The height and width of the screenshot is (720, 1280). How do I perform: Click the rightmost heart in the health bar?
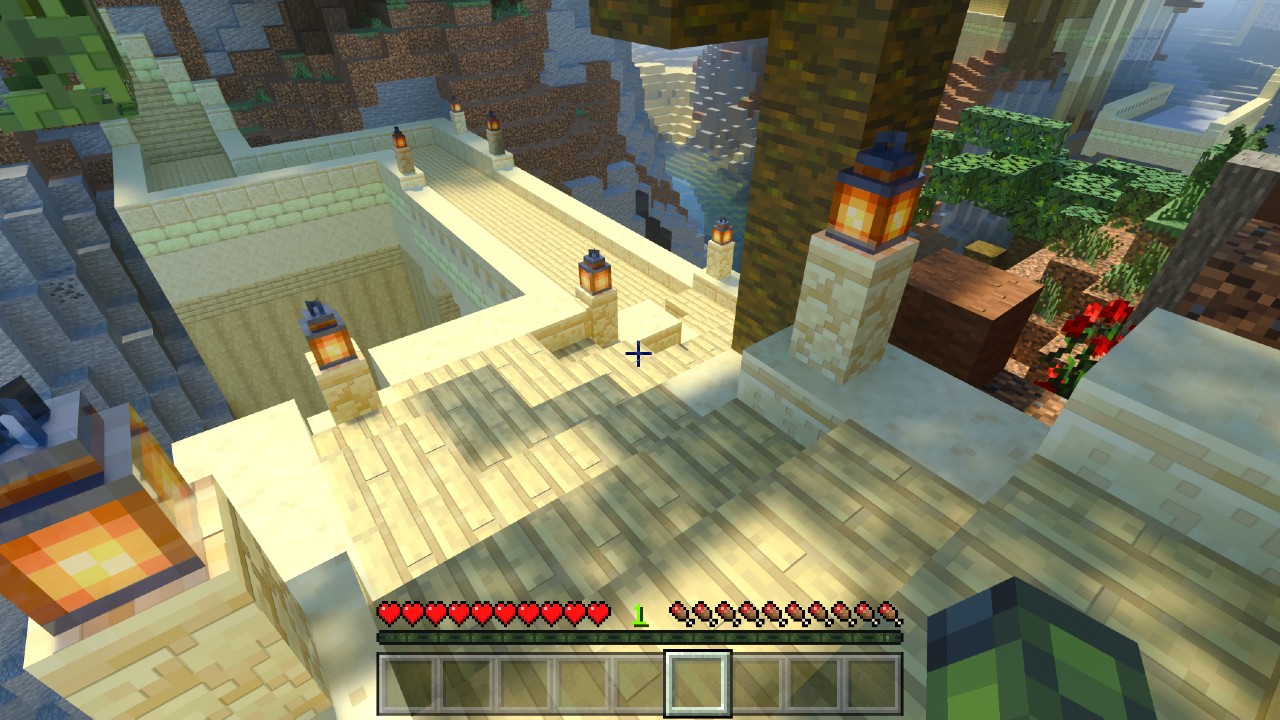point(599,610)
